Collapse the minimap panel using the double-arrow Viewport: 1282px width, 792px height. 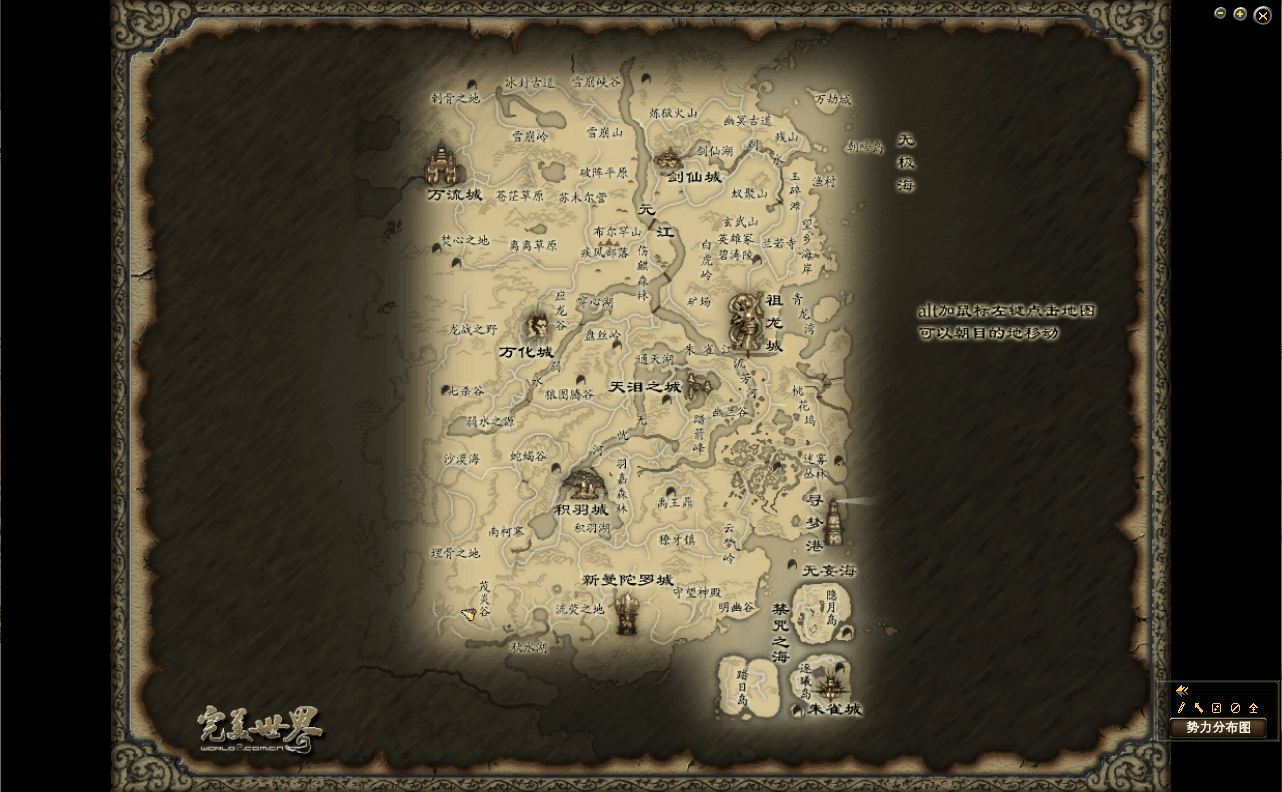coord(1182,690)
